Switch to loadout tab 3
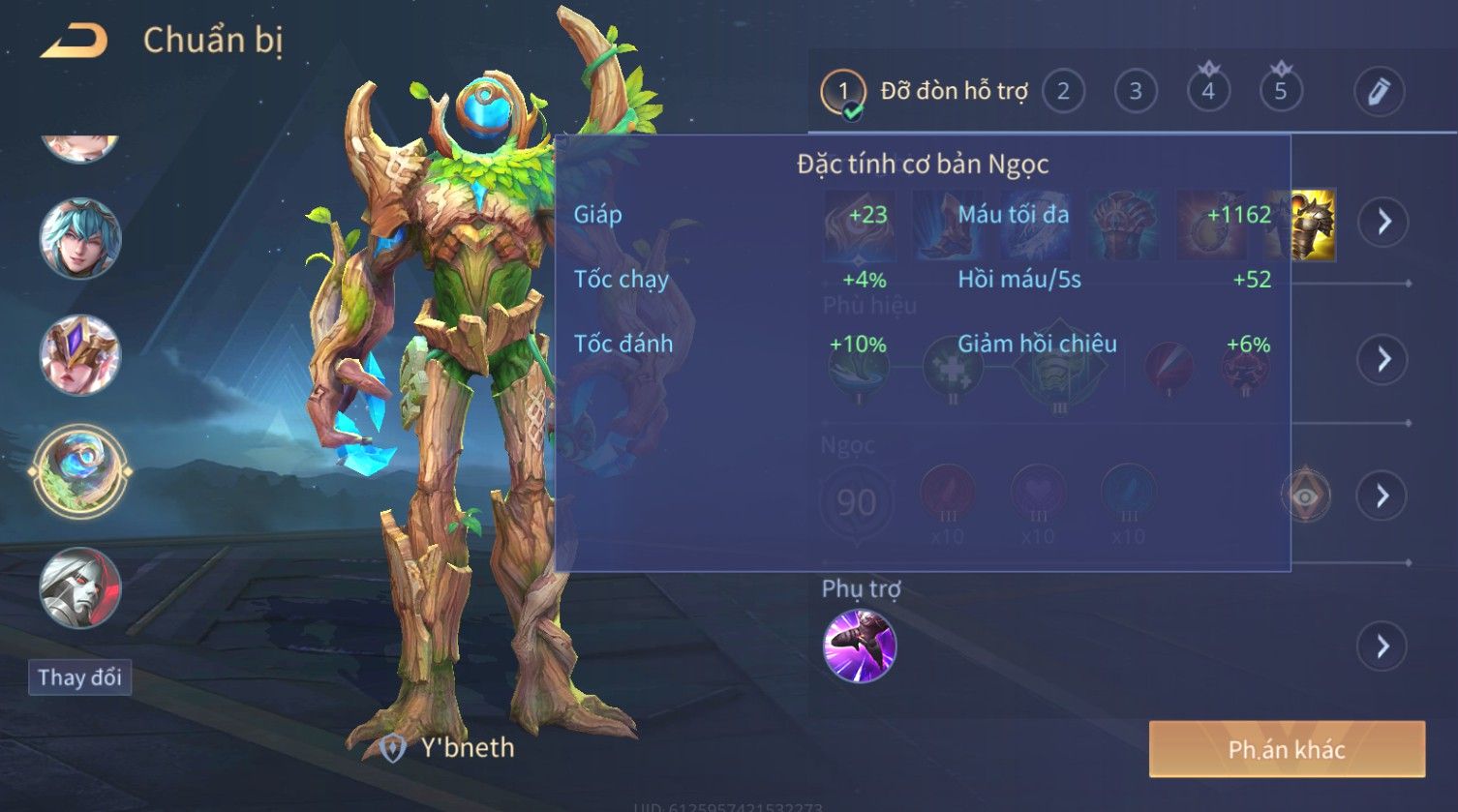The height and width of the screenshot is (812, 1458). click(1136, 92)
